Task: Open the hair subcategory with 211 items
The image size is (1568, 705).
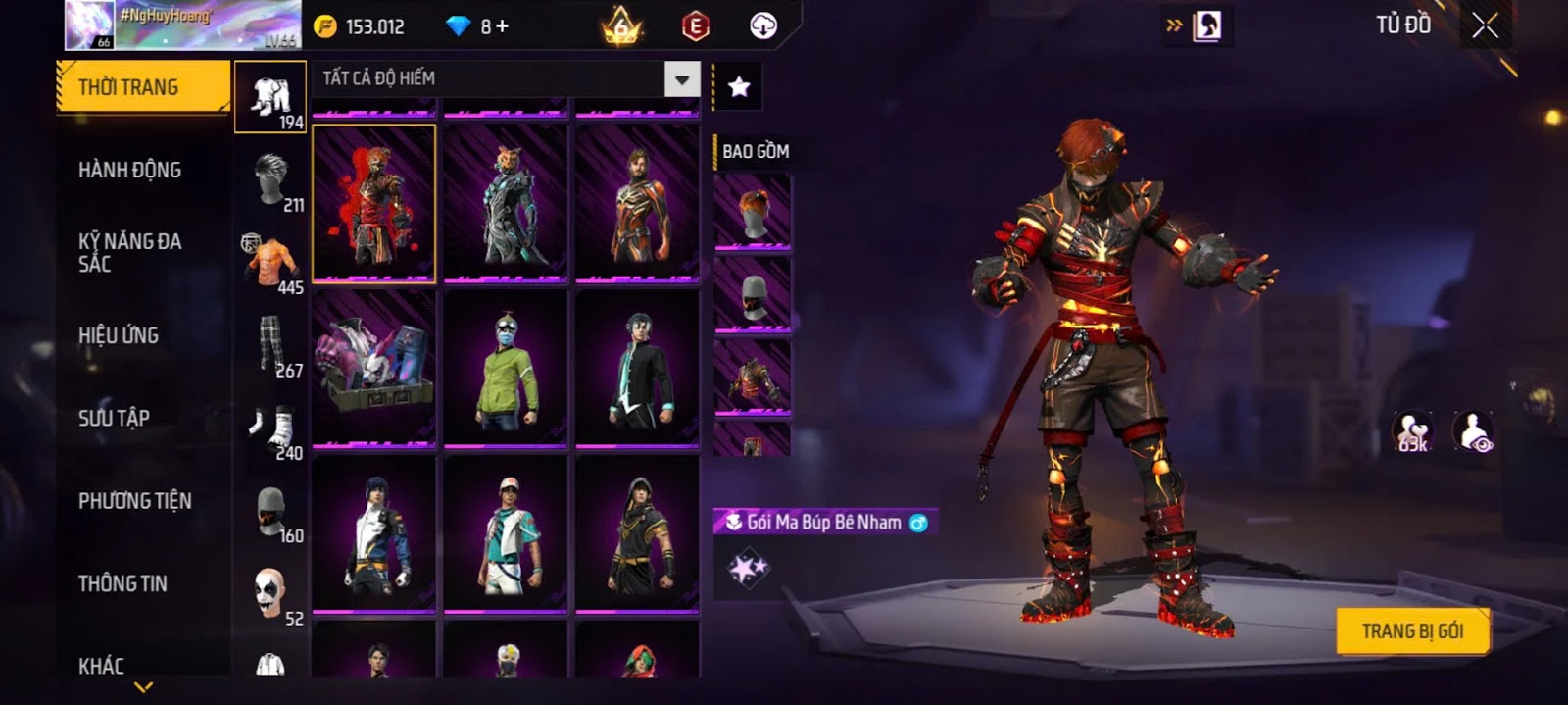Action: coord(270,180)
